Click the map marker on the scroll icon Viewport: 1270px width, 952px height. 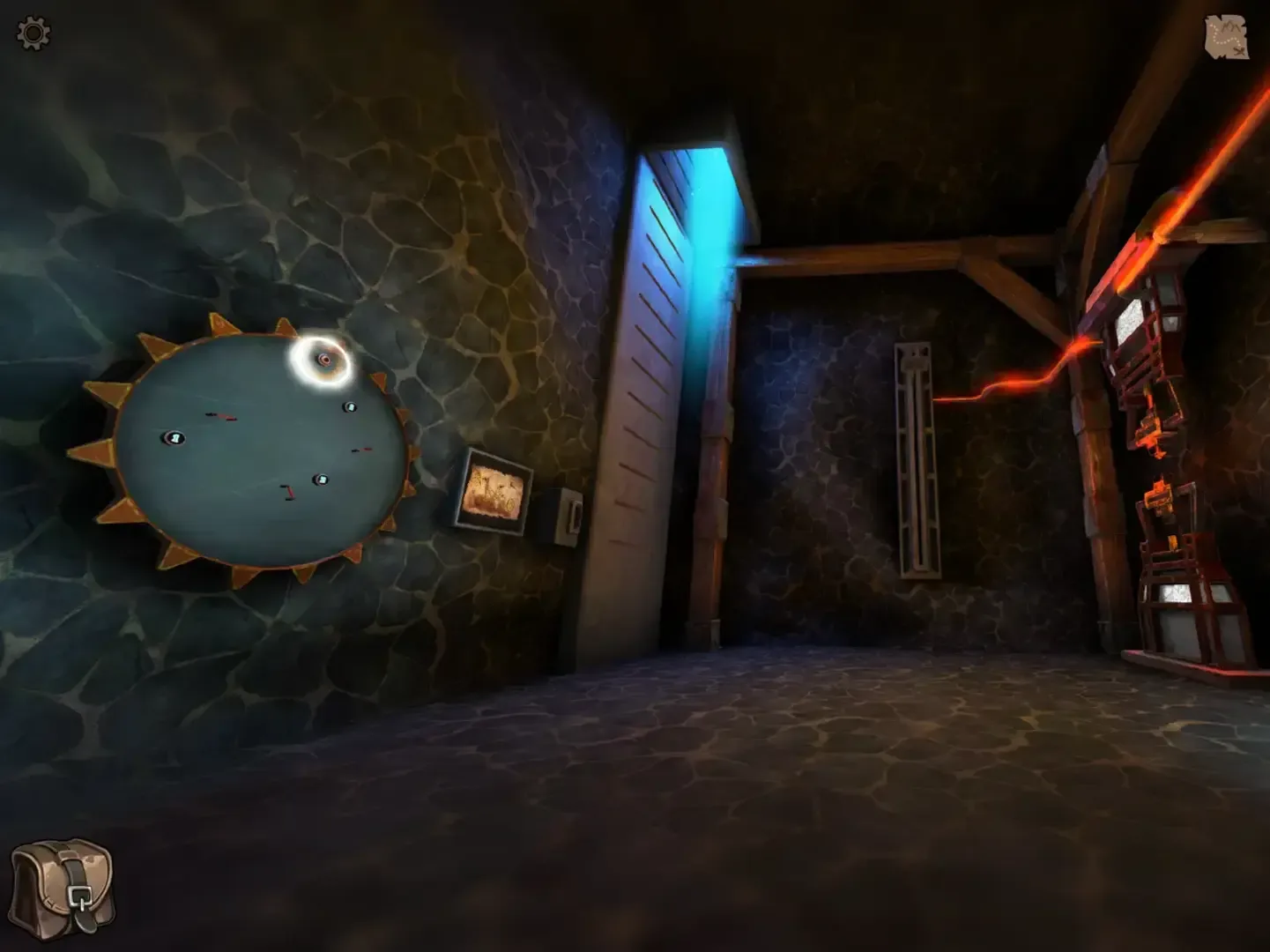[1240, 51]
